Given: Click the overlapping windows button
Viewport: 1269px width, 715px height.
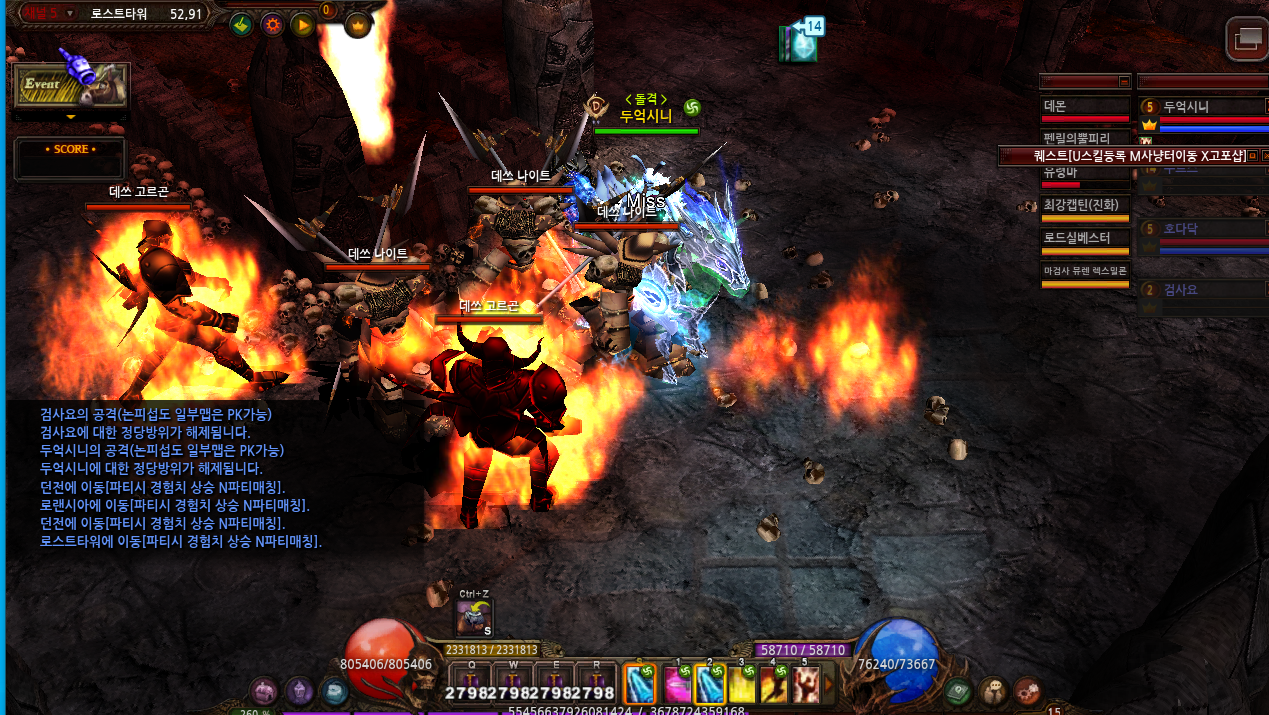Looking at the screenshot, I should (1247, 39).
